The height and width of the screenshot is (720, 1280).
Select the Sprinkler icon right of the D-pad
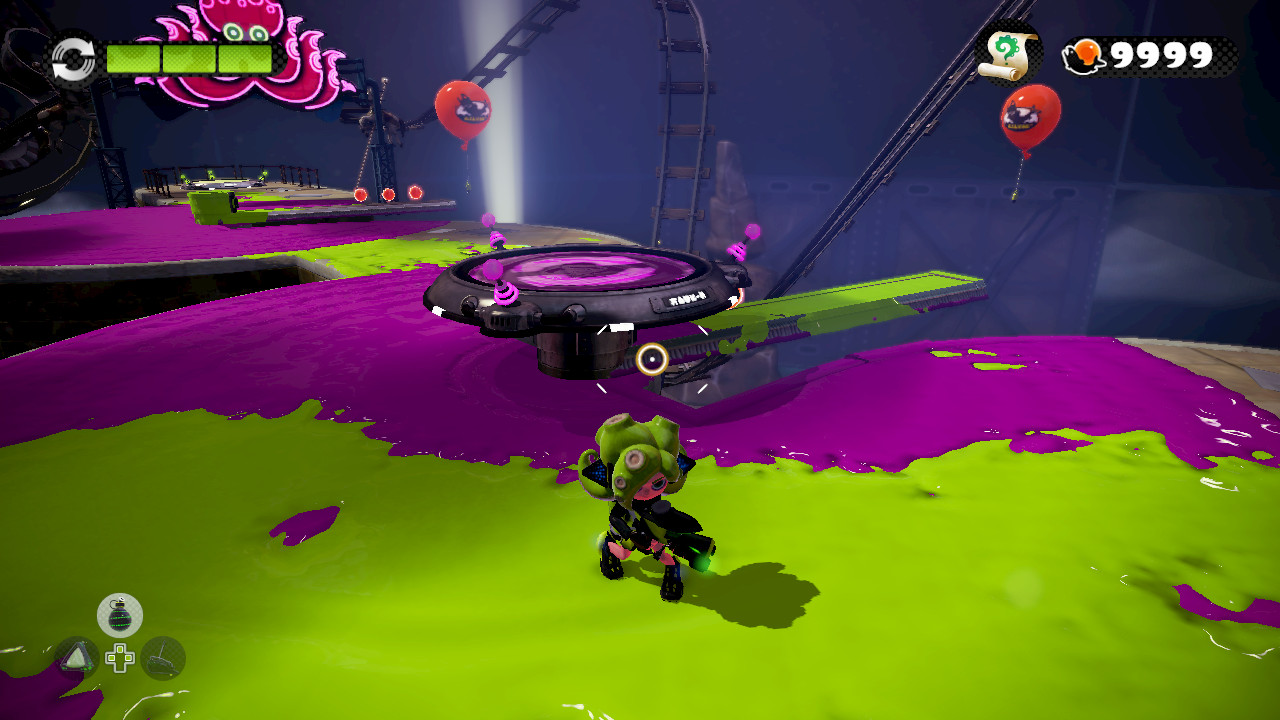tap(162, 656)
